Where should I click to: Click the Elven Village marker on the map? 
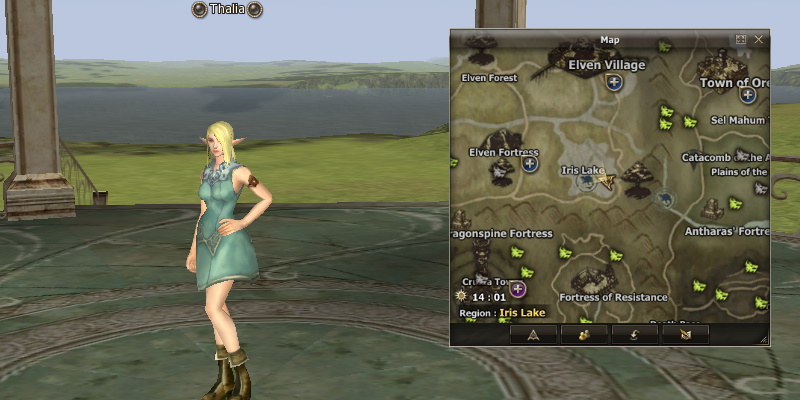[614, 83]
